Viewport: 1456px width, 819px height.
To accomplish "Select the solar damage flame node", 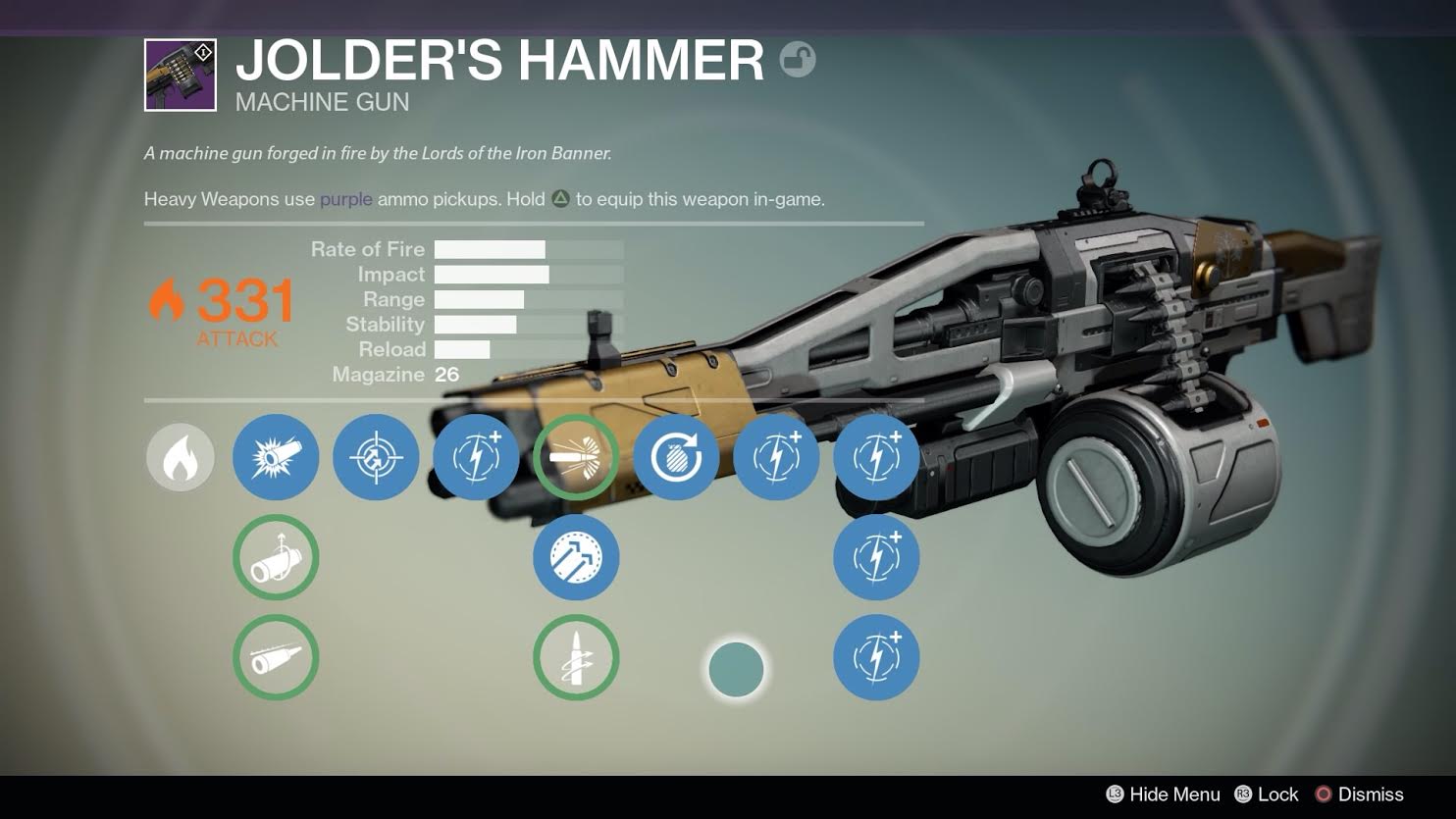I will [x=181, y=457].
